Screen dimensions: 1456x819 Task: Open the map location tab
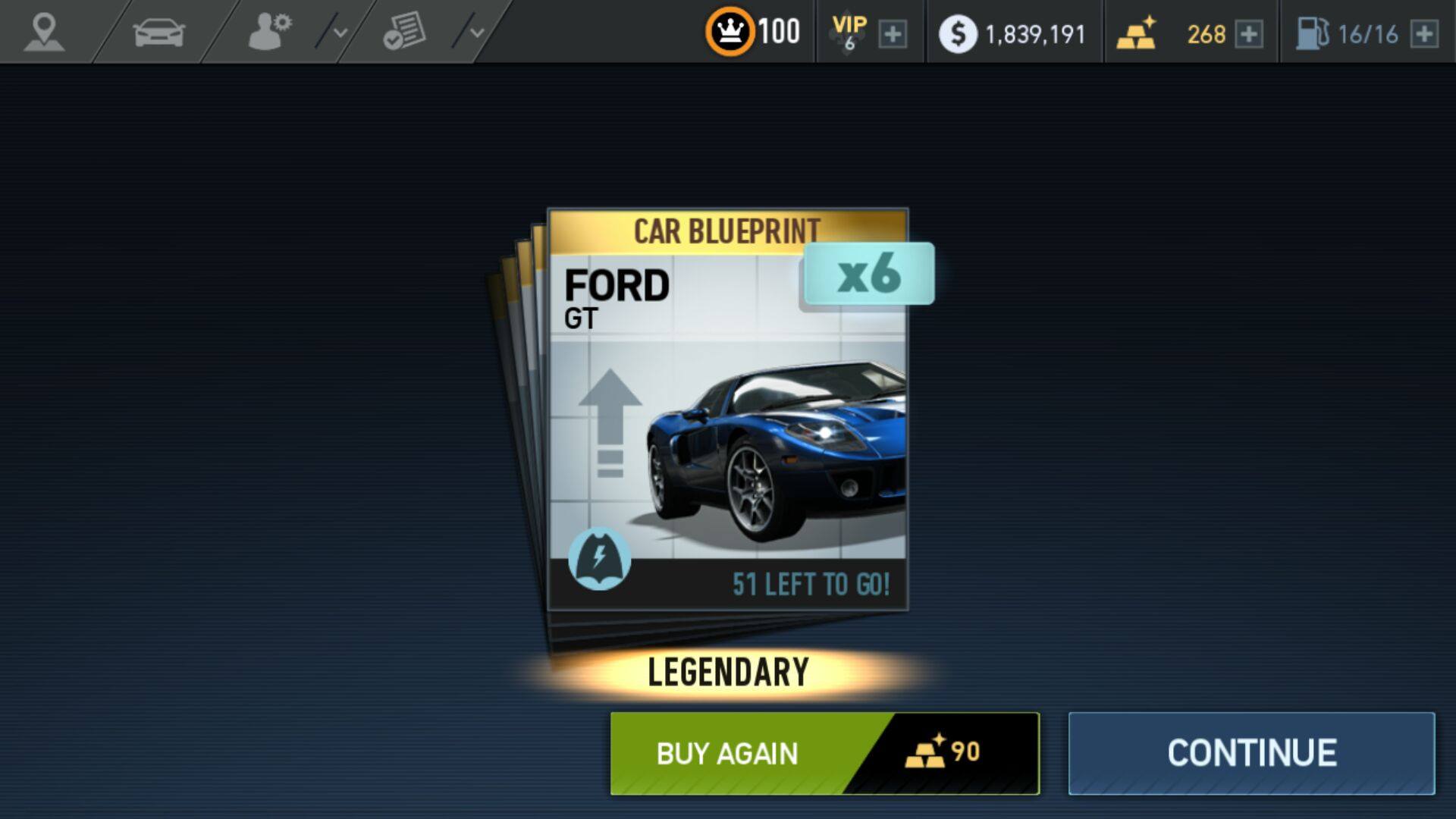44,33
